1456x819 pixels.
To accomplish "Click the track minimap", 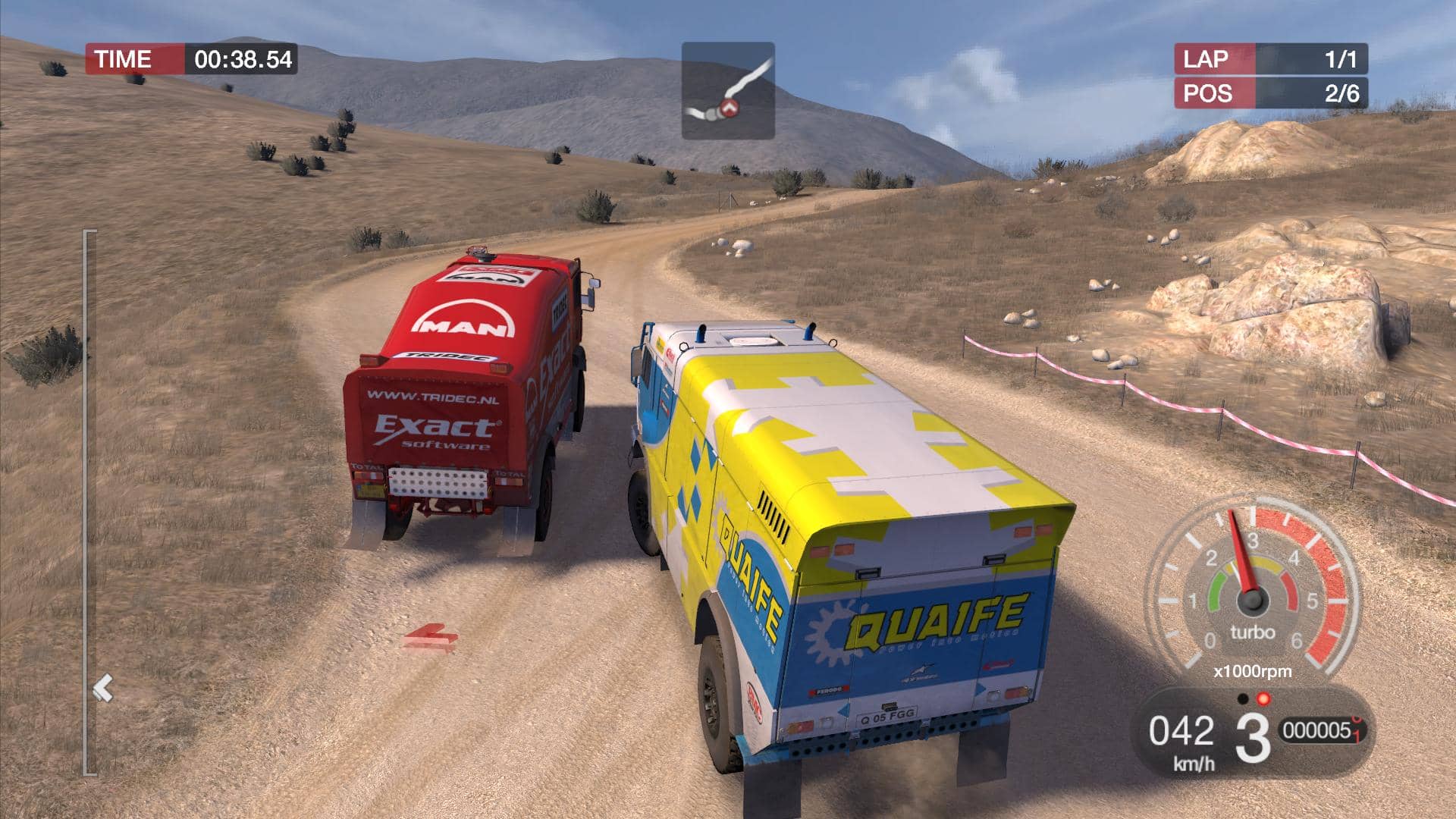I will [x=728, y=90].
